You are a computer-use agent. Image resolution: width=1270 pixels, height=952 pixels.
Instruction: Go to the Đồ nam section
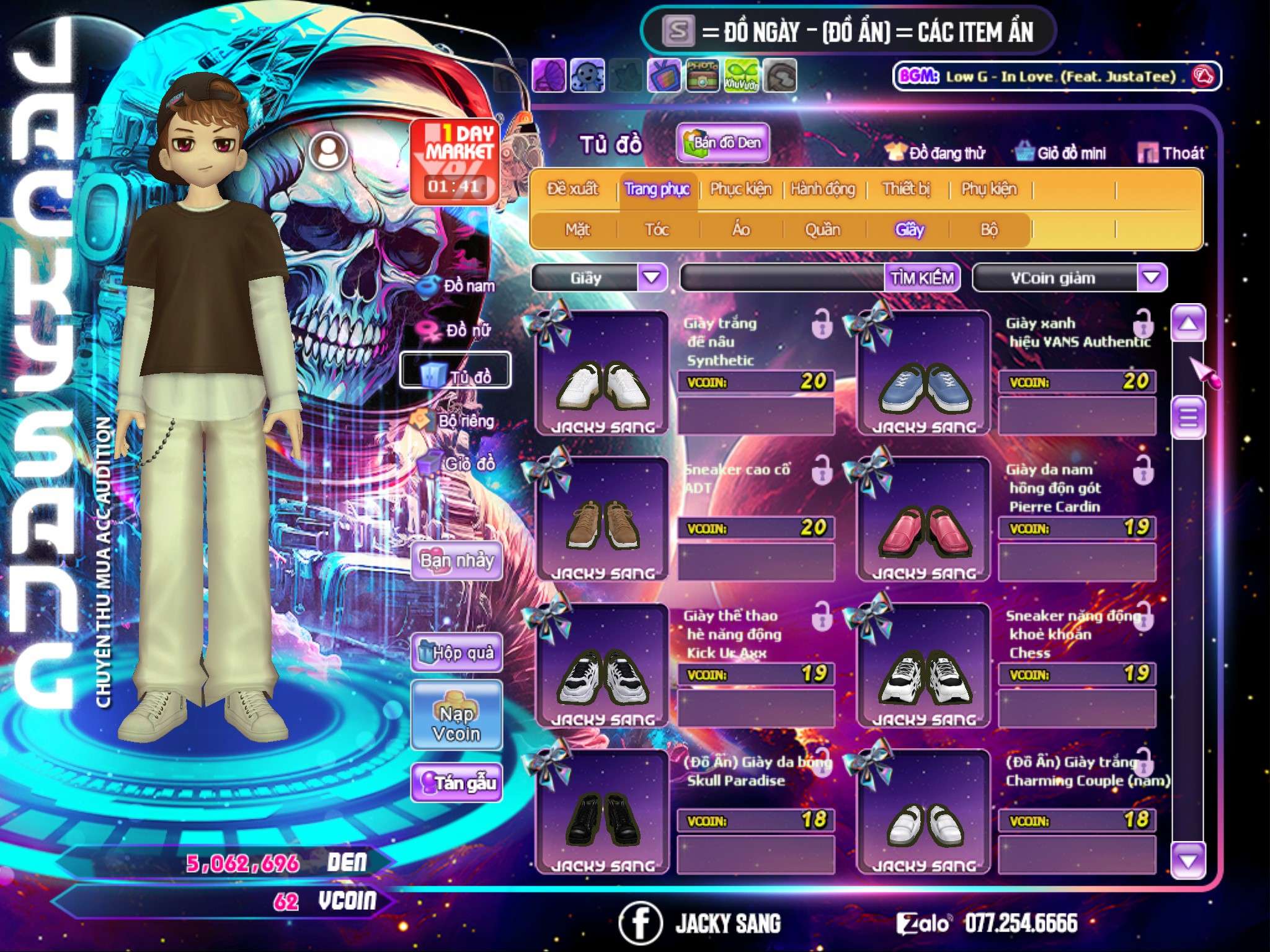tap(458, 286)
